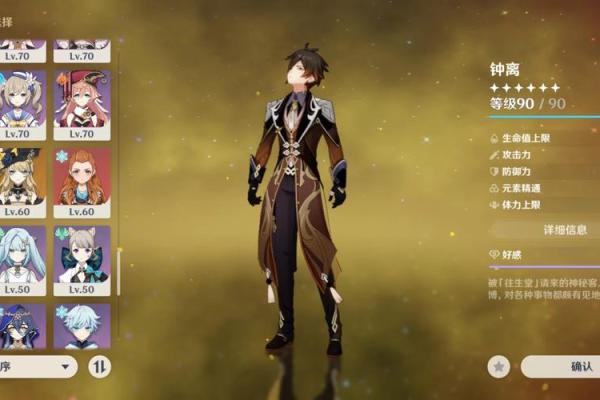The width and height of the screenshot is (600, 400).
Task: Select Chongyun's portrait
Action: click(82, 326)
